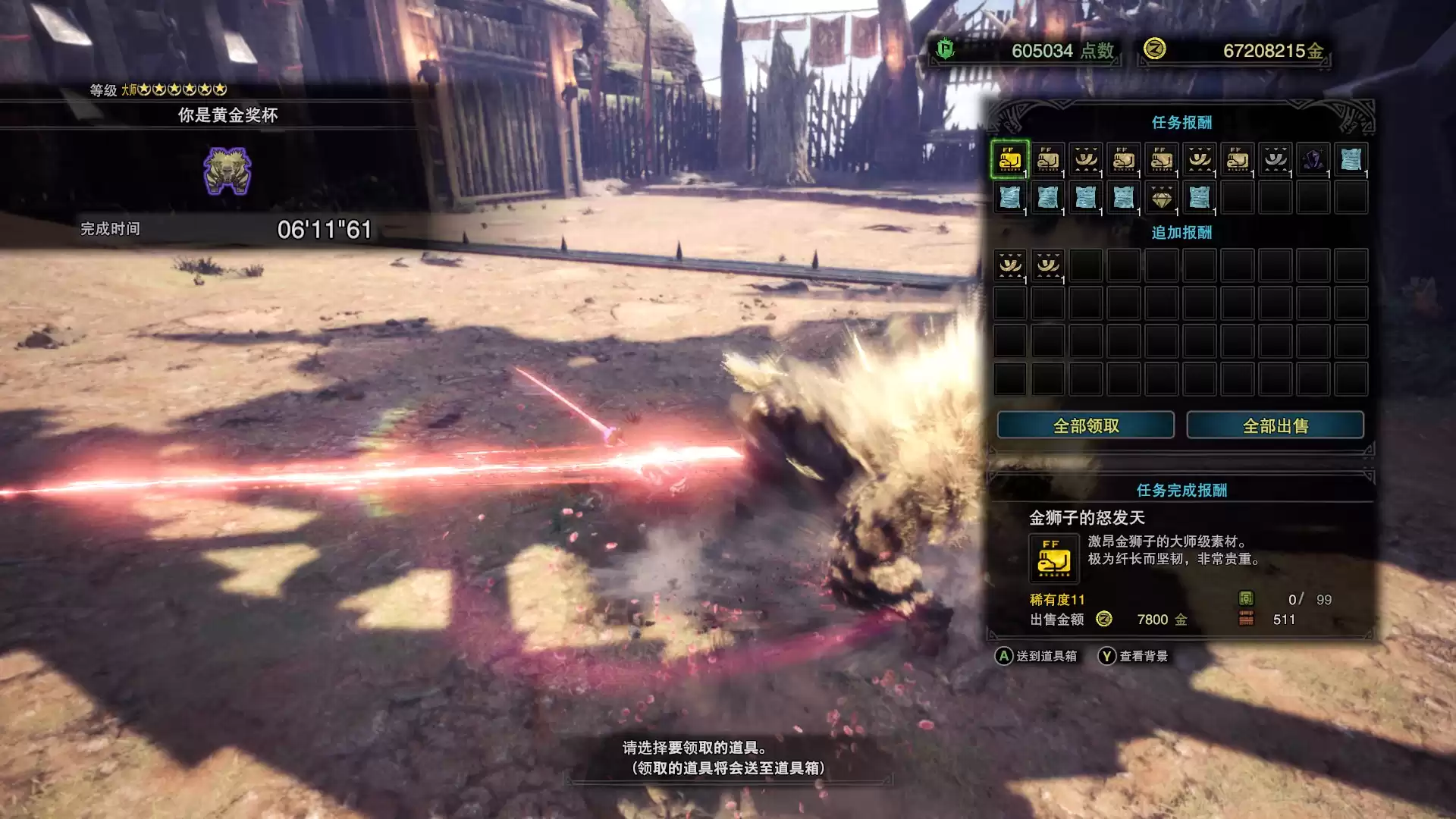Screen dimensions: 1456x819
Task: Pick the dark purple crystal reward
Action: [x=1313, y=159]
